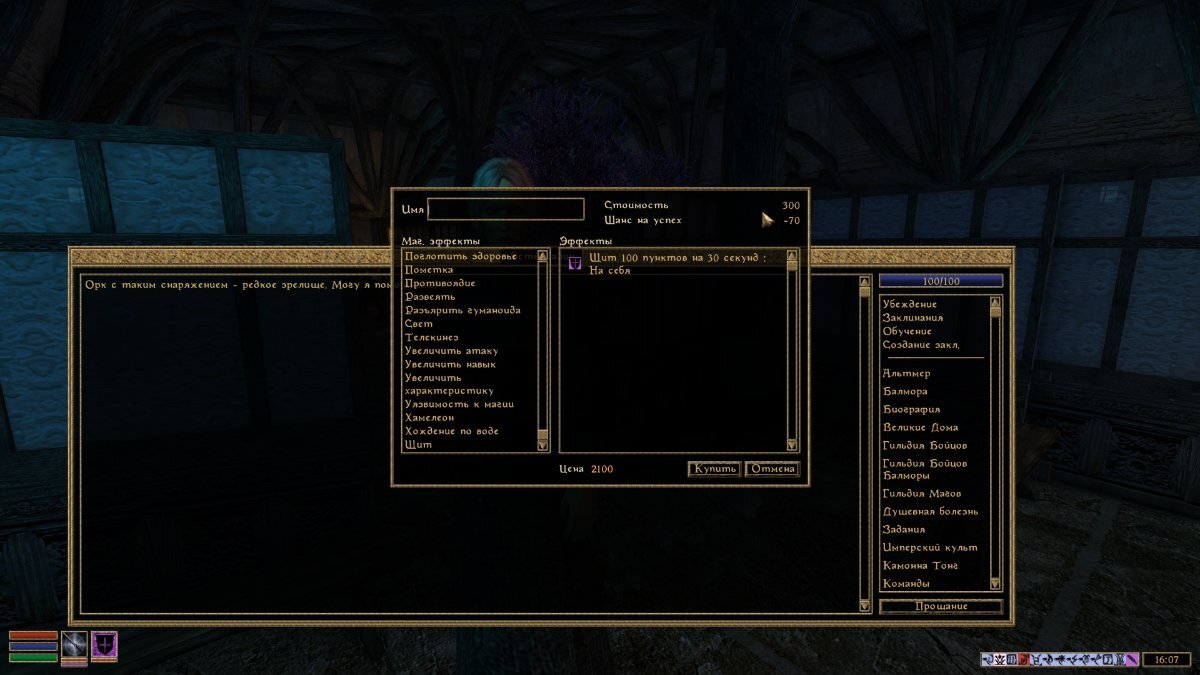The width and height of the screenshot is (1200, 675).
Task: Click the spell name input field
Action: click(x=505, y=209)
